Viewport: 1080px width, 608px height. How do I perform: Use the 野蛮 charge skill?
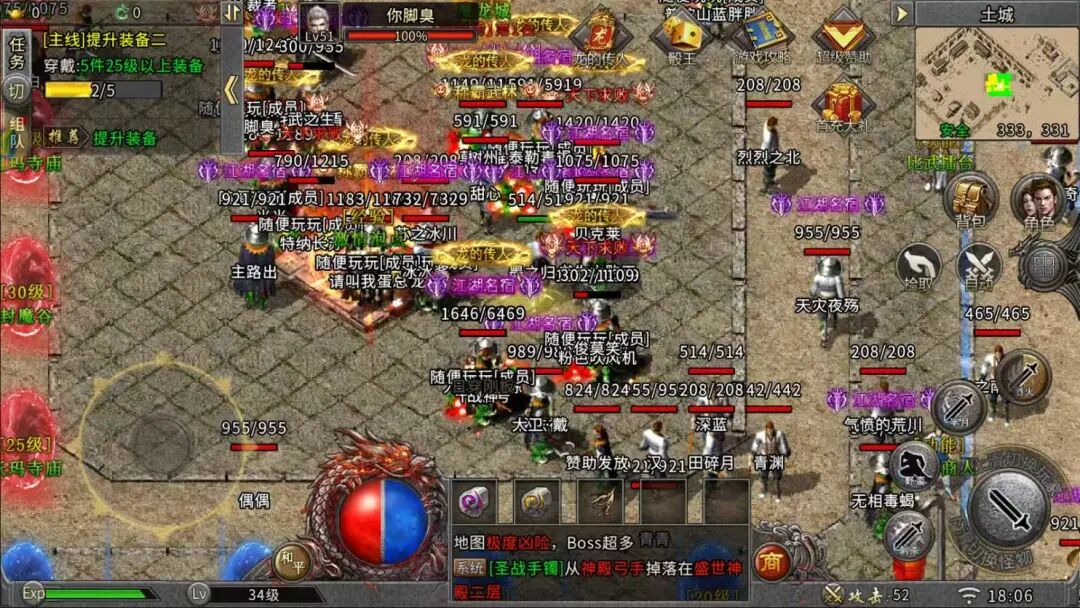click(x=914, y=464)
